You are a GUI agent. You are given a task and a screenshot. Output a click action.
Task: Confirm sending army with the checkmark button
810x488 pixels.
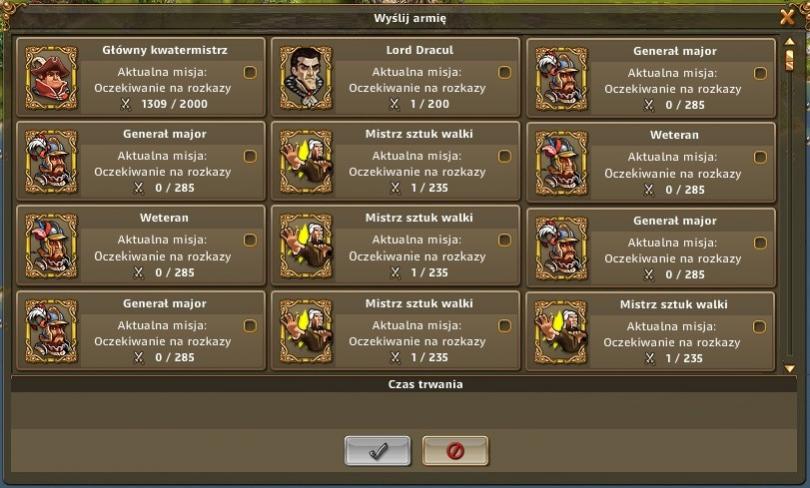click(x=378, y=451)
